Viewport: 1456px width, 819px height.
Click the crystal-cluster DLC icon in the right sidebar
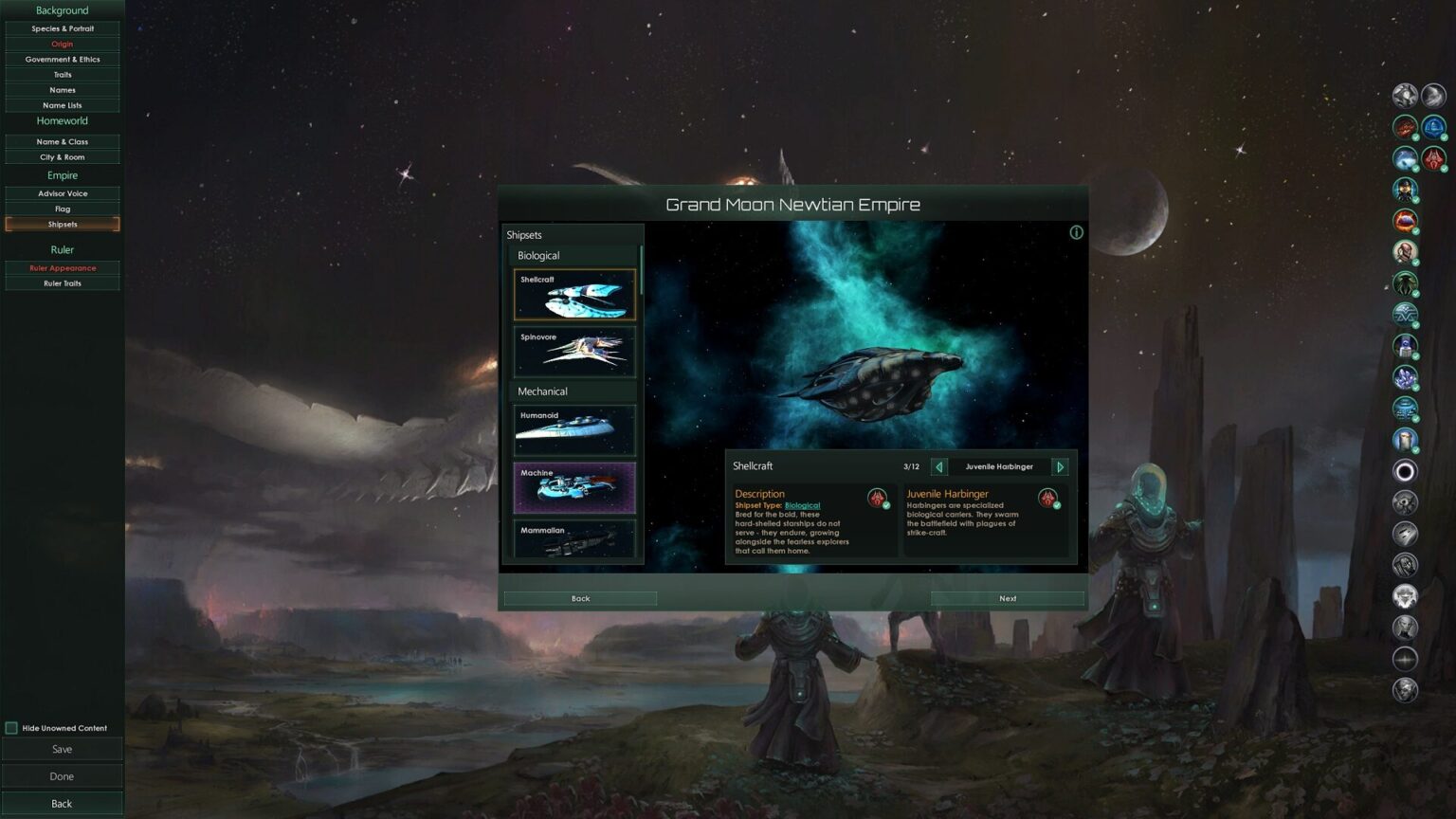click(1406, 377)
